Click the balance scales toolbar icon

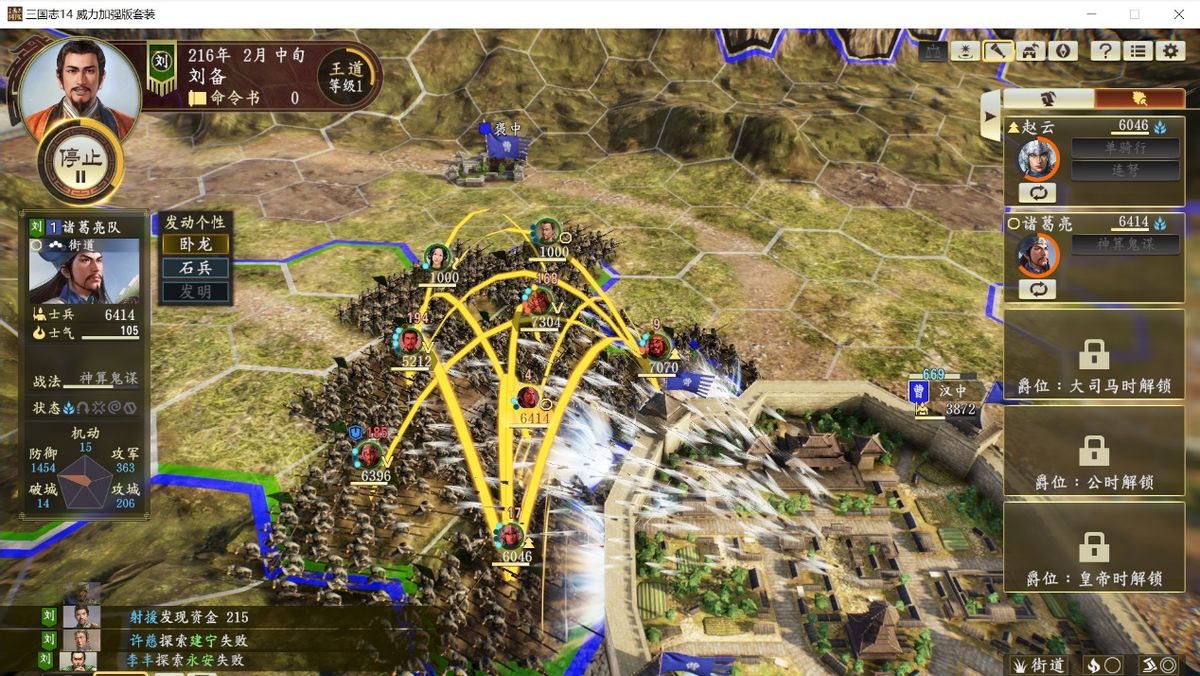[x=934, y=51]
